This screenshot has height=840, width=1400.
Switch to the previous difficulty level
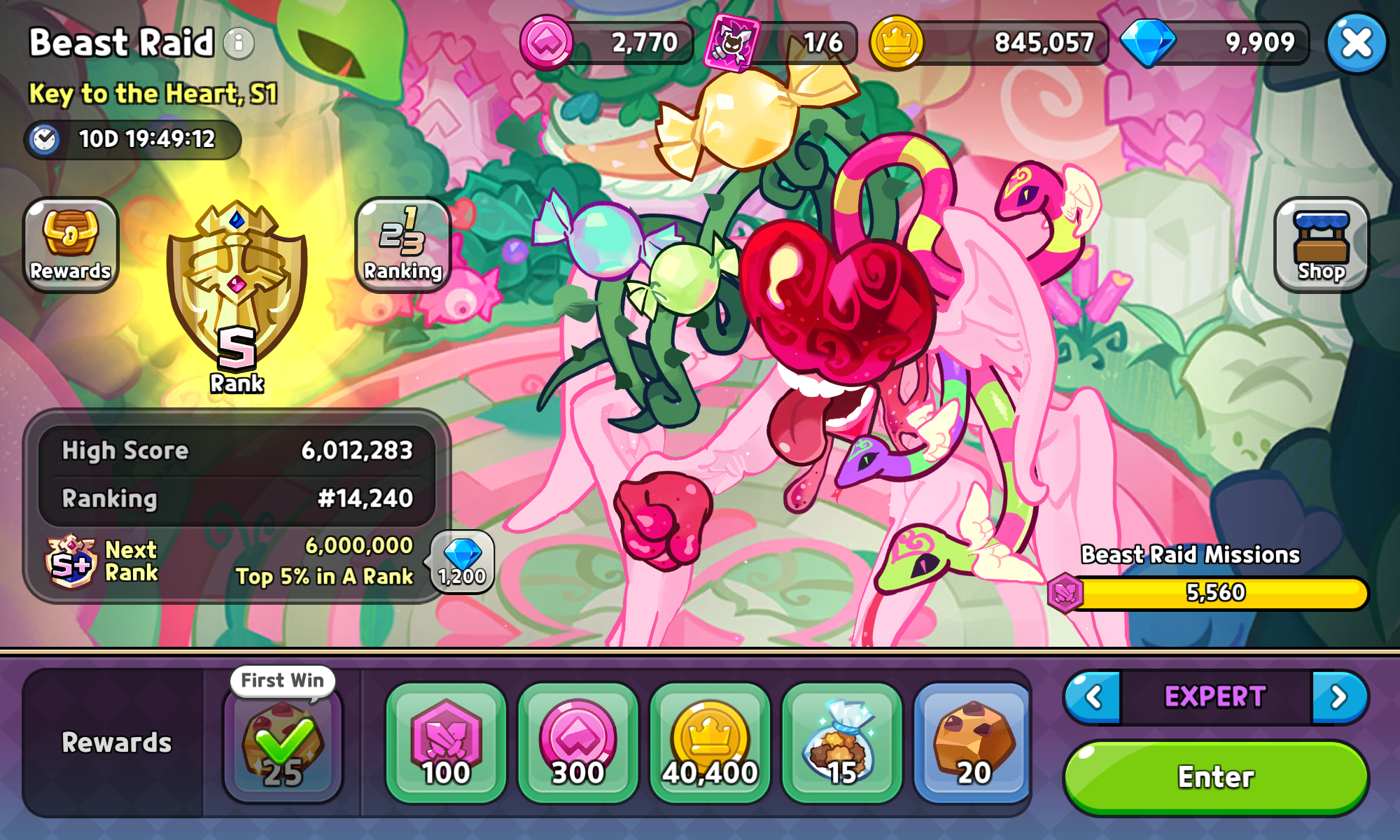(x=1094, y=697)
